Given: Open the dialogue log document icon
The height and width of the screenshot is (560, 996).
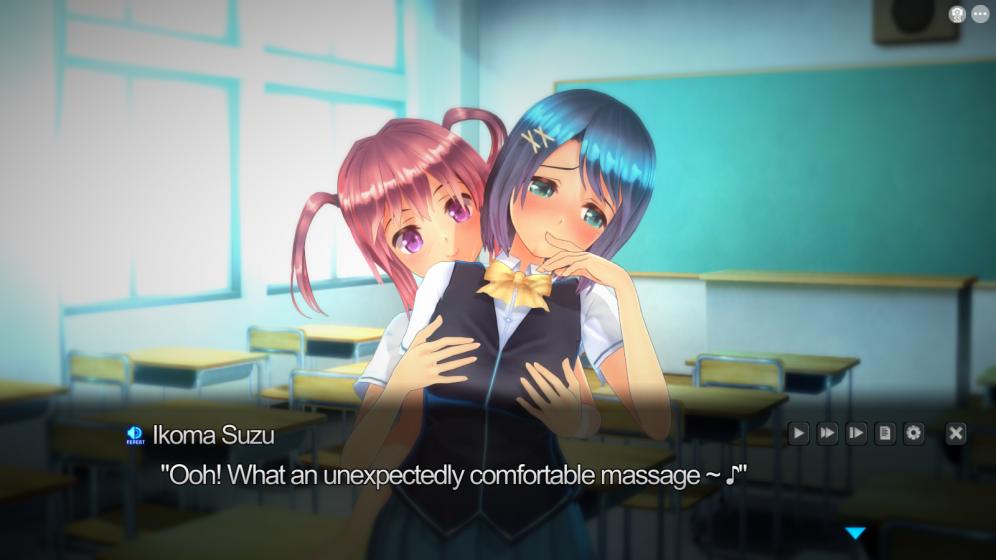Looking at the screenshot, I should (885, 433).
